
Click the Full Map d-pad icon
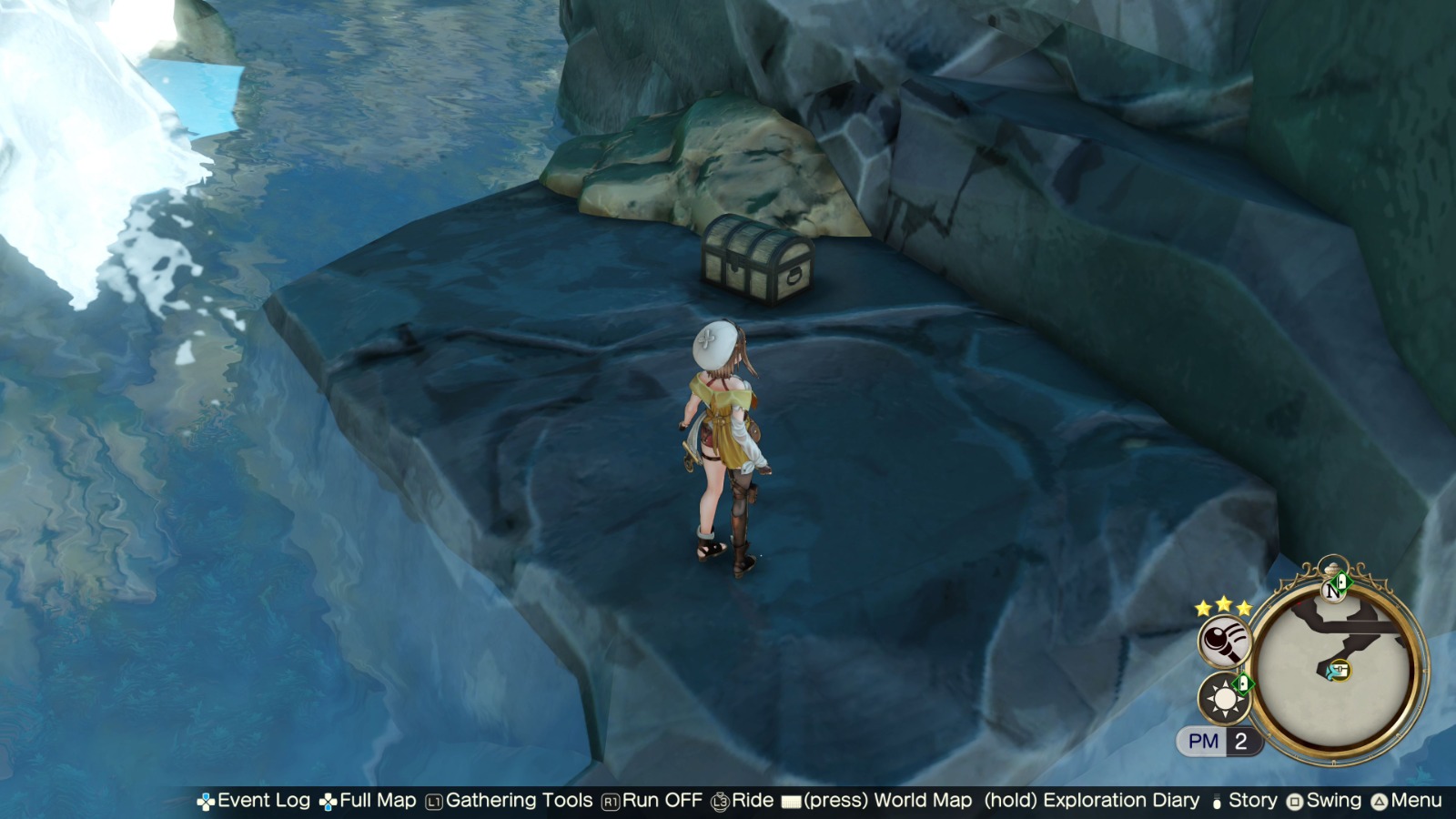[328, 802]
